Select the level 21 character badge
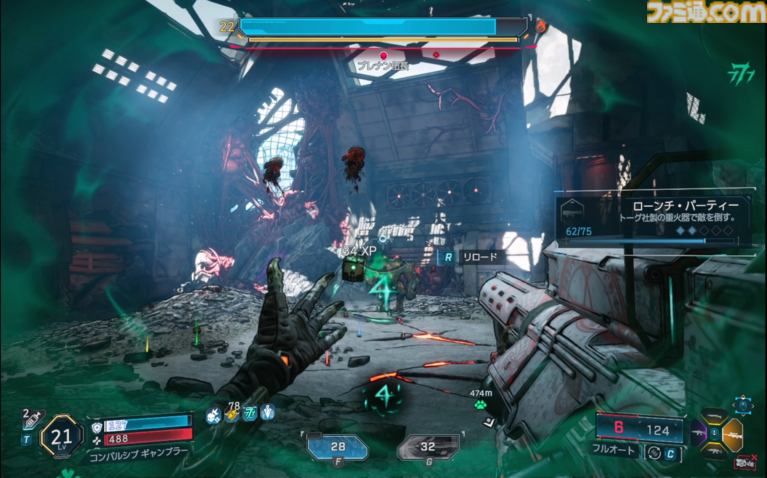Viewport: 767px width, 478px height. [61, 436]
